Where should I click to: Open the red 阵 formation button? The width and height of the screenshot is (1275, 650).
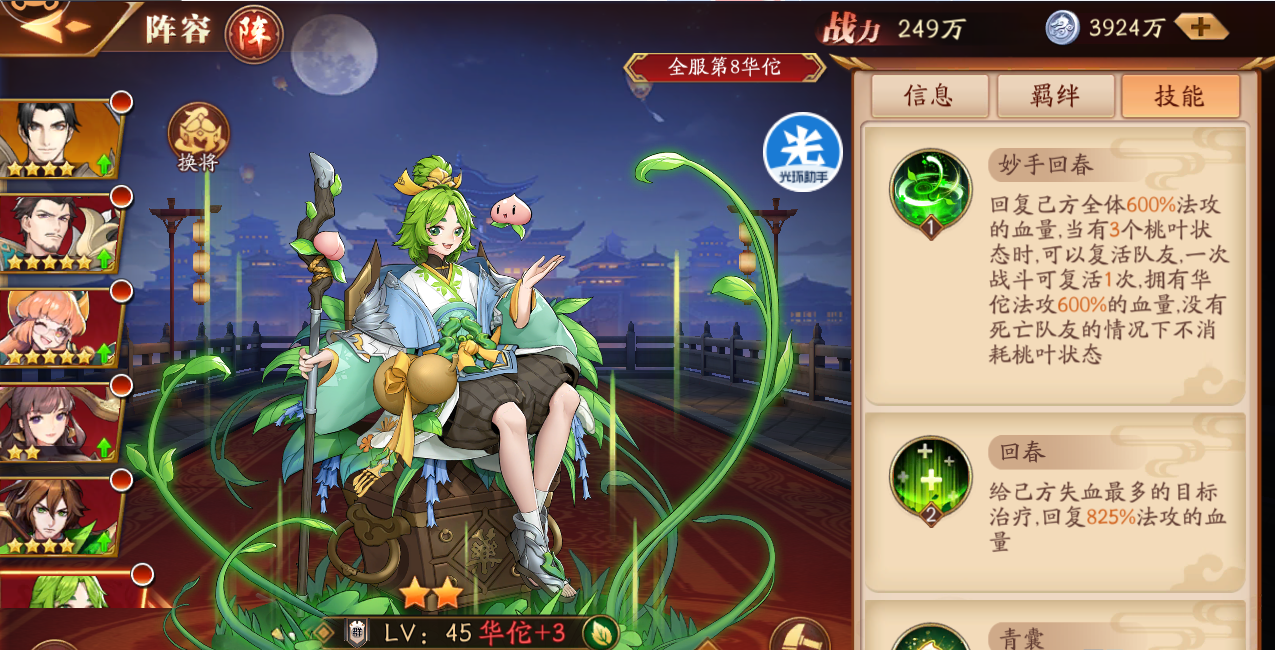point(253,33)
